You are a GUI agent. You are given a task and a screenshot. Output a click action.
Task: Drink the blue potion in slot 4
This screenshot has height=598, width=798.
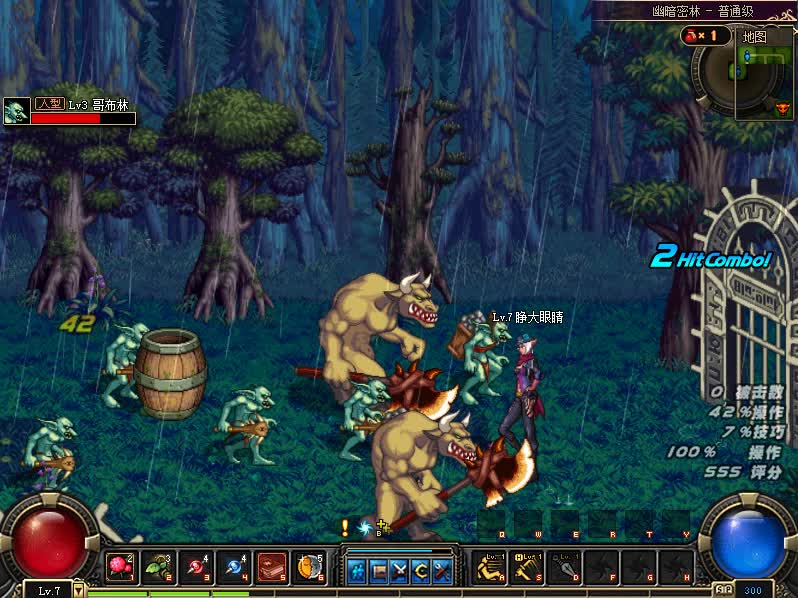pyautogui.click(x=232, y=568)
